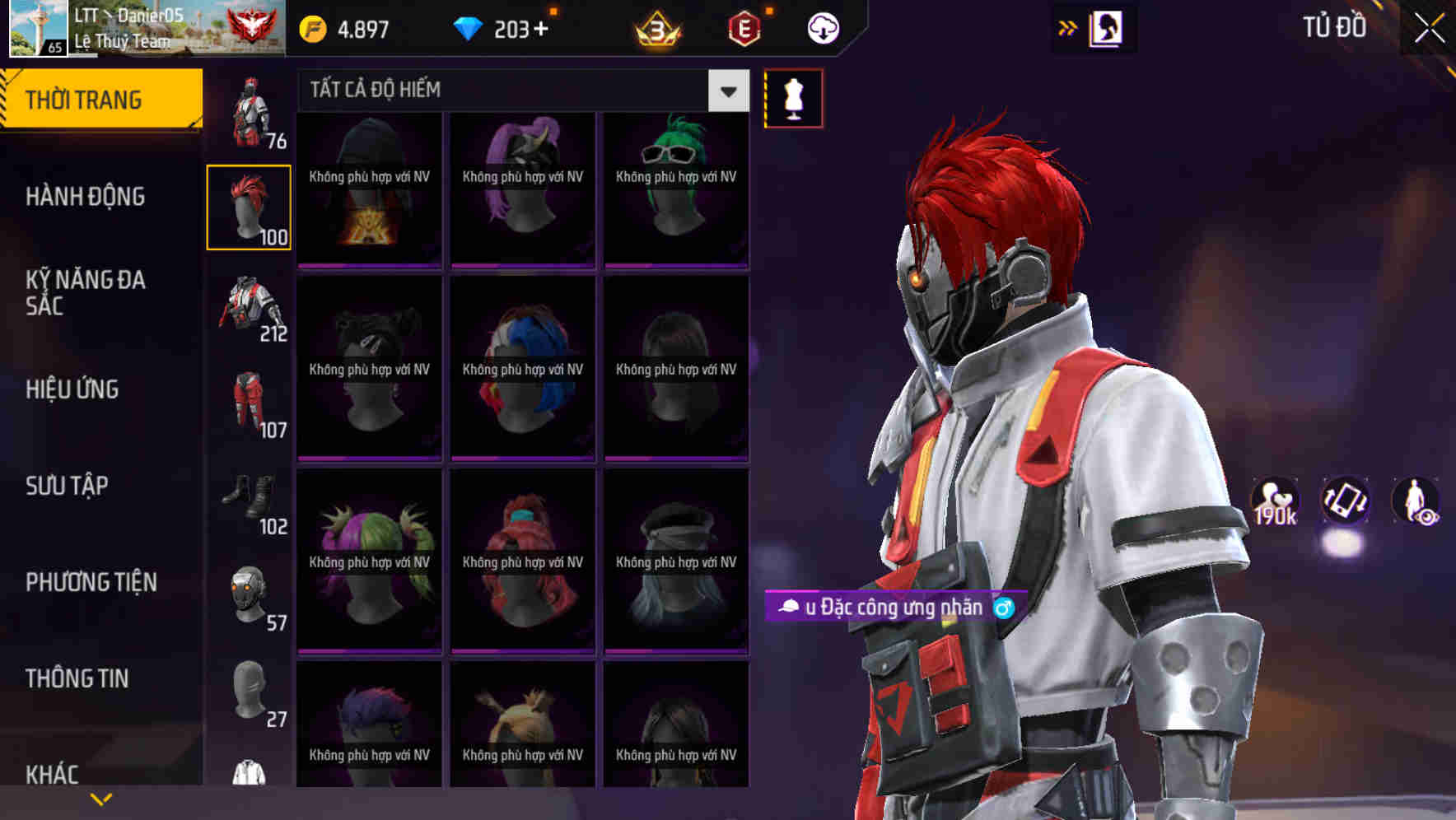The width and height of the screenshot is (1456, 820).
Task: Select the red hair item with count 100
Action: pyautogui.click(x=249, y=206)
